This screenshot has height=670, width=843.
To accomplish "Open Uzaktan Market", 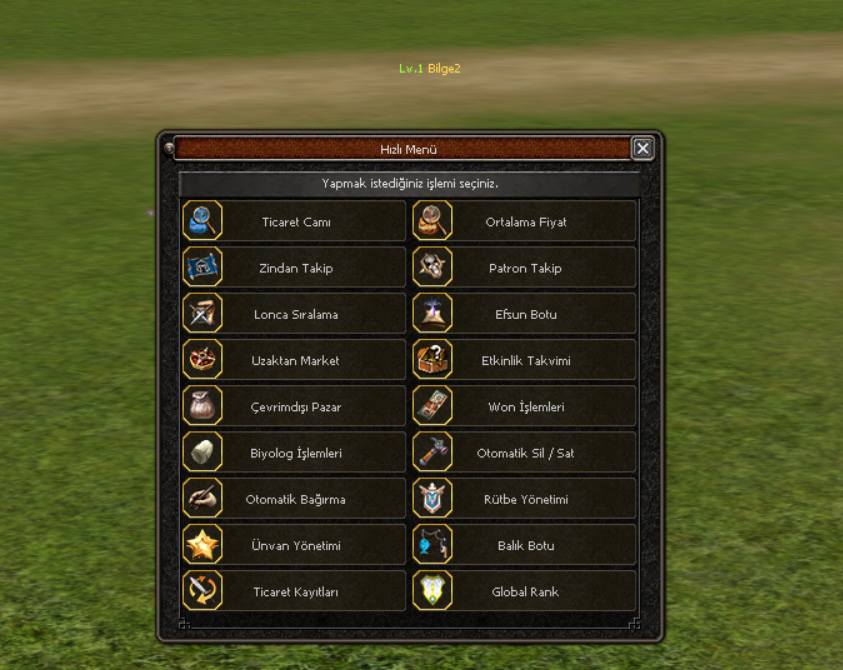I will tap(294, 360).
